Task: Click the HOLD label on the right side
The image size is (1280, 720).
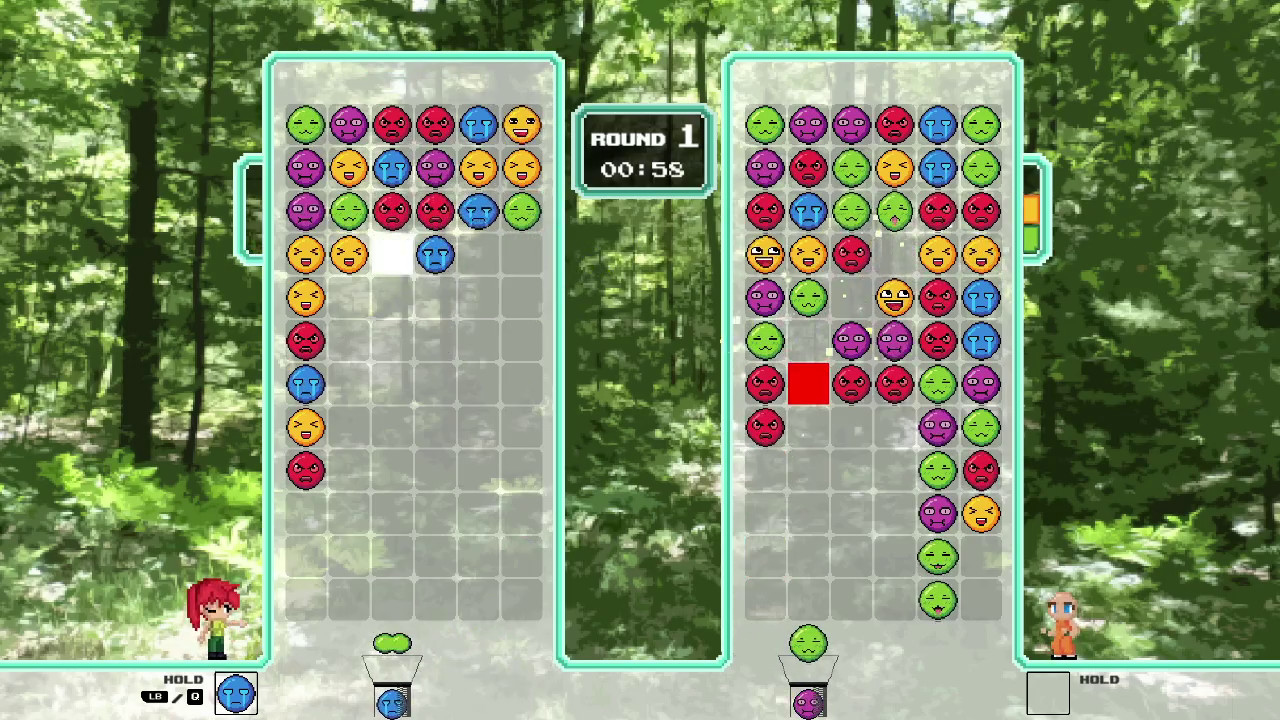Action: coord(1100,679)
